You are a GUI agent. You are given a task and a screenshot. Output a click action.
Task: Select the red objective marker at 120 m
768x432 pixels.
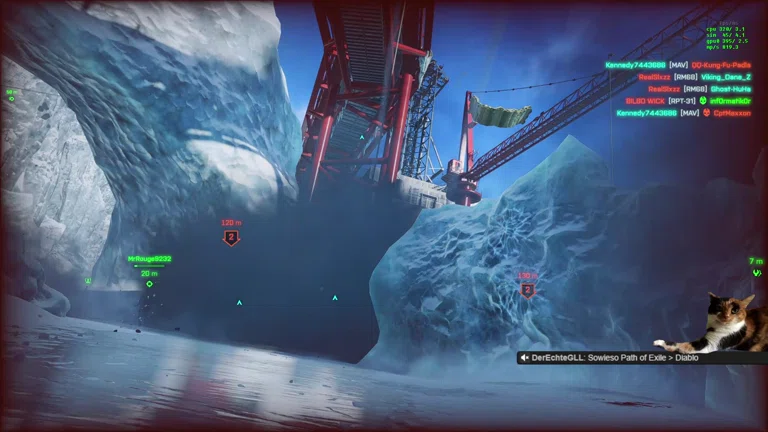(x=231, y=238)
